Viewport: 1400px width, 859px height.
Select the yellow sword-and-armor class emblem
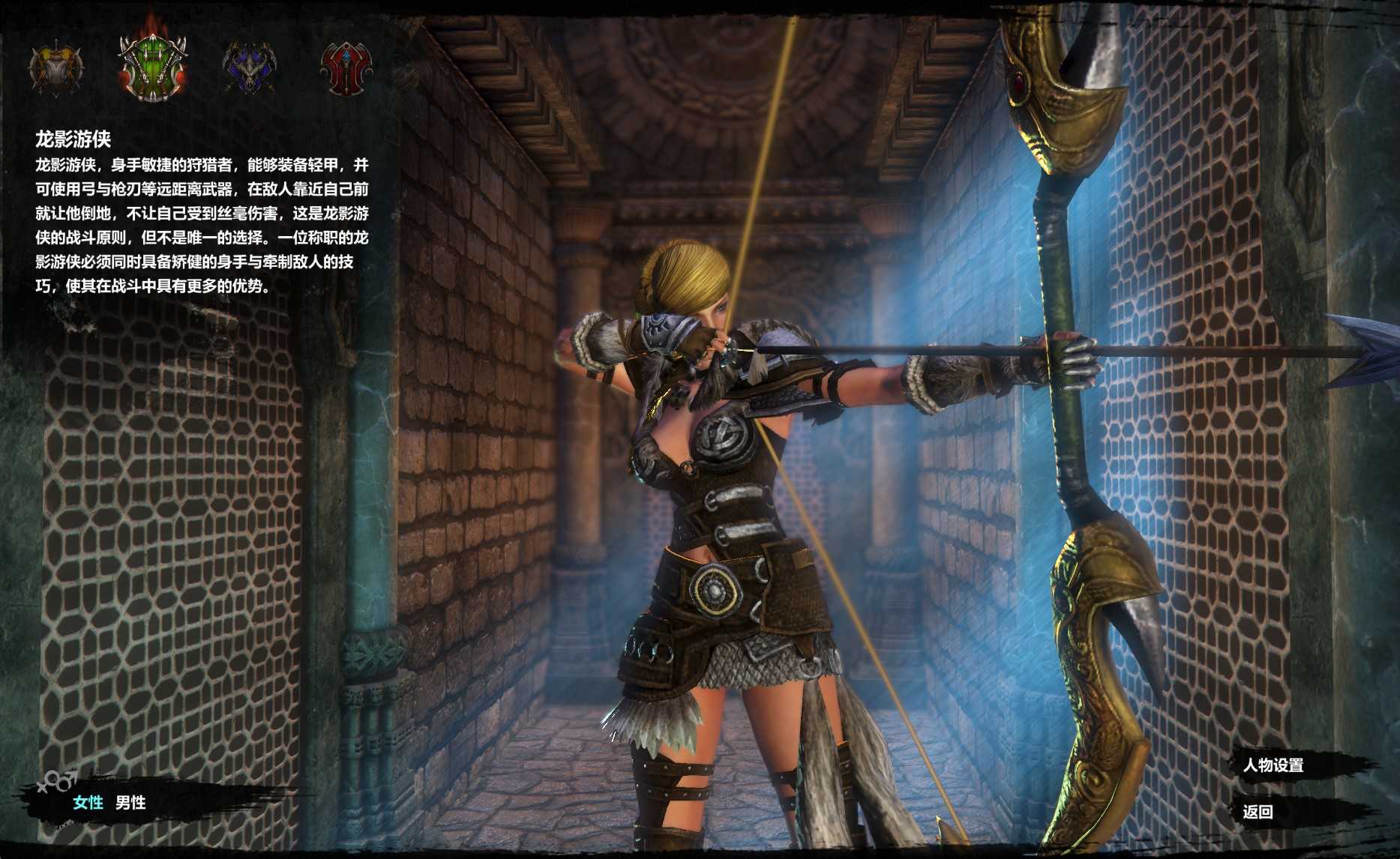[55, 68]
